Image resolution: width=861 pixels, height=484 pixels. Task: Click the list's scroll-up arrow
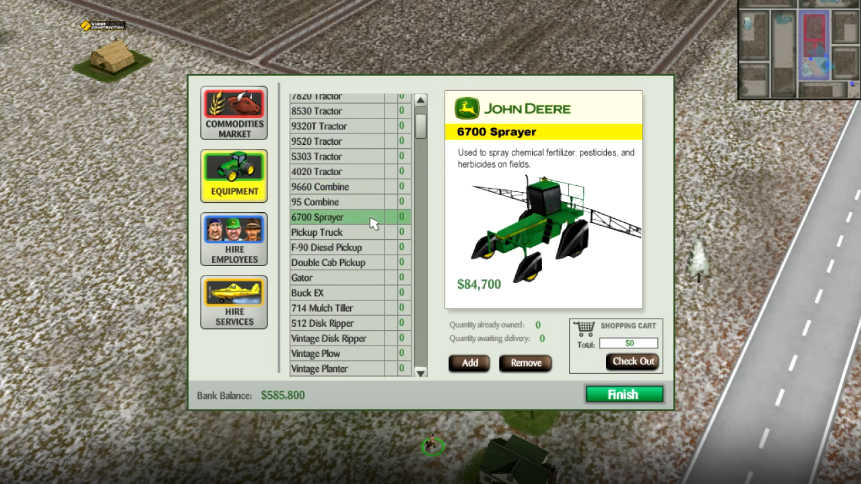point(421,100)
